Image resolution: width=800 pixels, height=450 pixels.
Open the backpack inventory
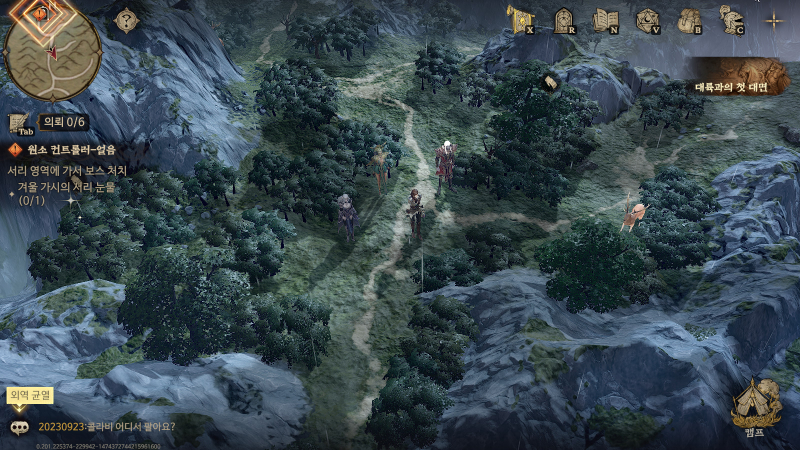[x=689, y=19]
